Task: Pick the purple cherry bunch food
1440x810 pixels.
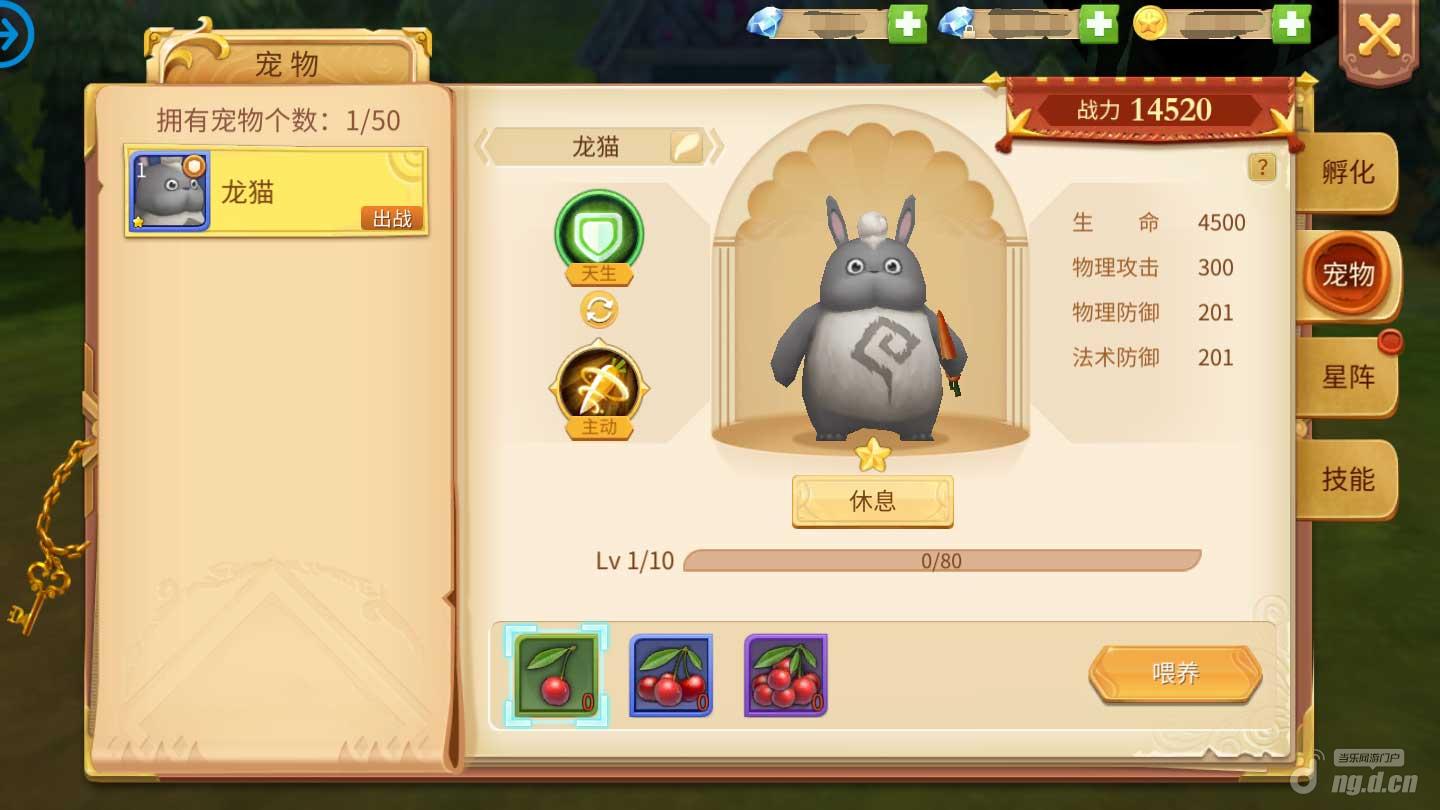Action: (785, 675)
